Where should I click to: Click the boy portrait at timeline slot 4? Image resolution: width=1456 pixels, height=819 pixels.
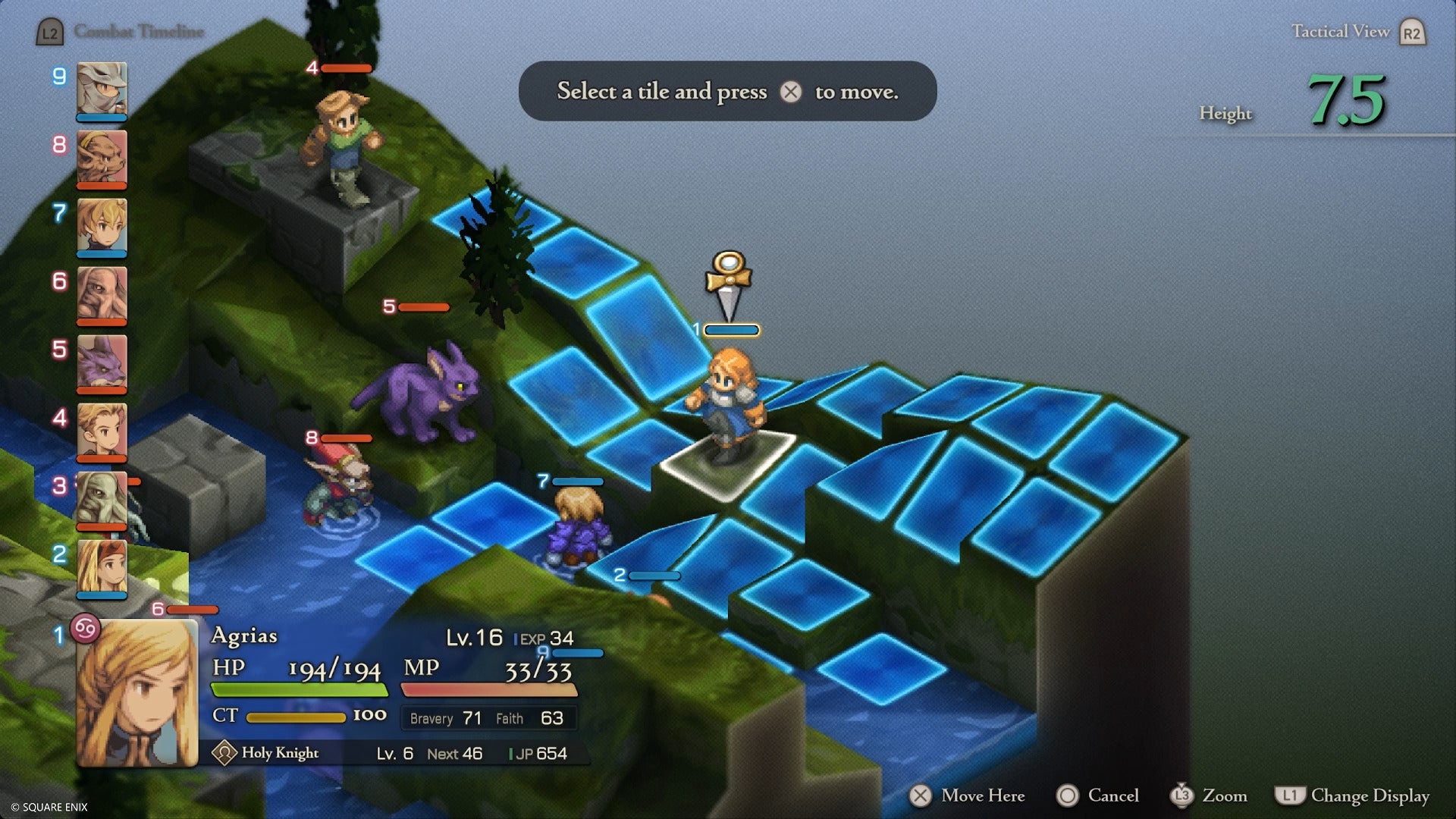(101, 428)
